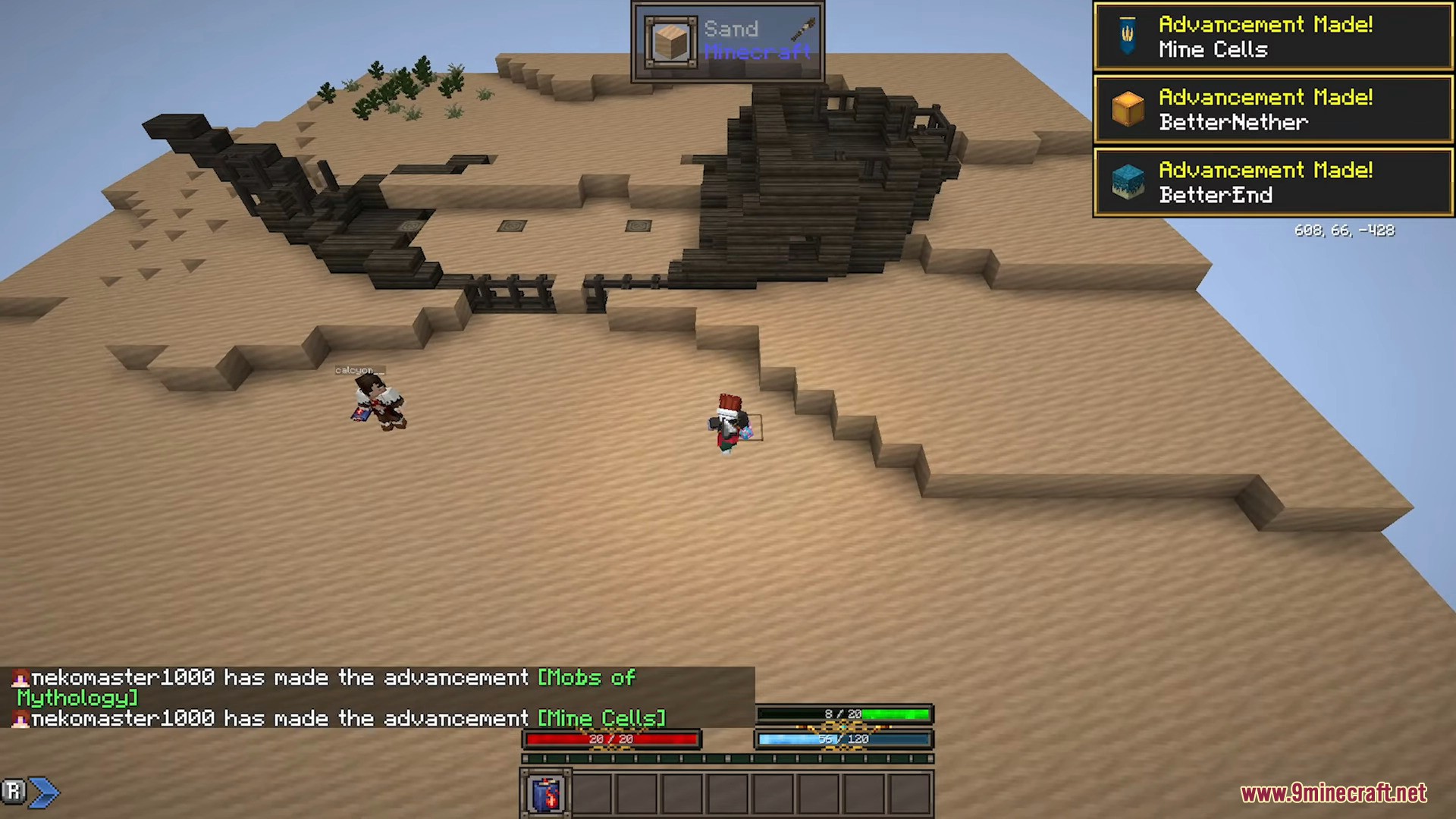
Task: Click the blue arrow icon beside R
Action: click(x=45, y=792)
